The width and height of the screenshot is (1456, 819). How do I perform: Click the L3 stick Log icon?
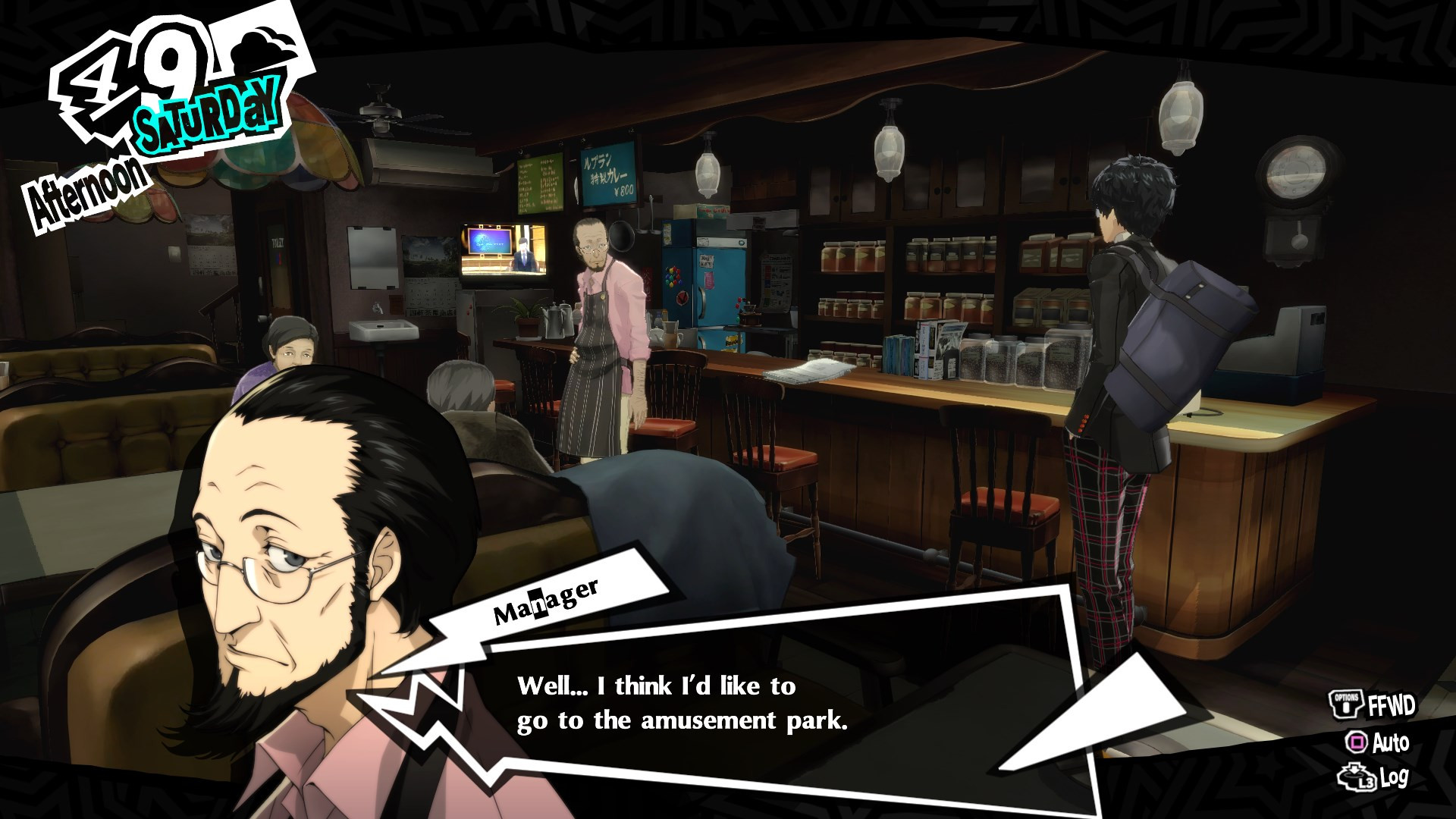coord(1354,776)
